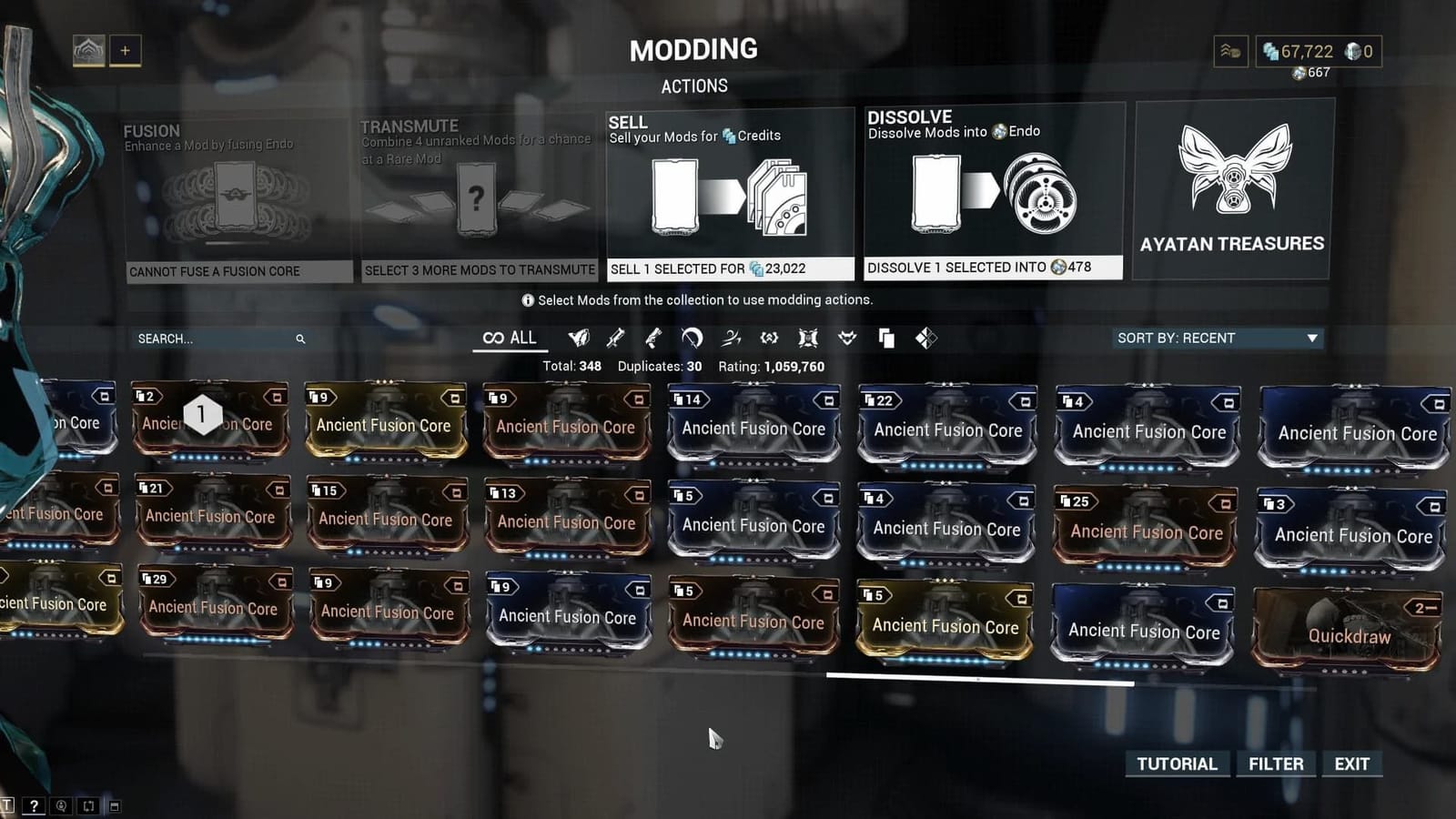Sell 1 selected mod for 23,022 credits
Screen dimensions: 1456x819
click(730, 268)
